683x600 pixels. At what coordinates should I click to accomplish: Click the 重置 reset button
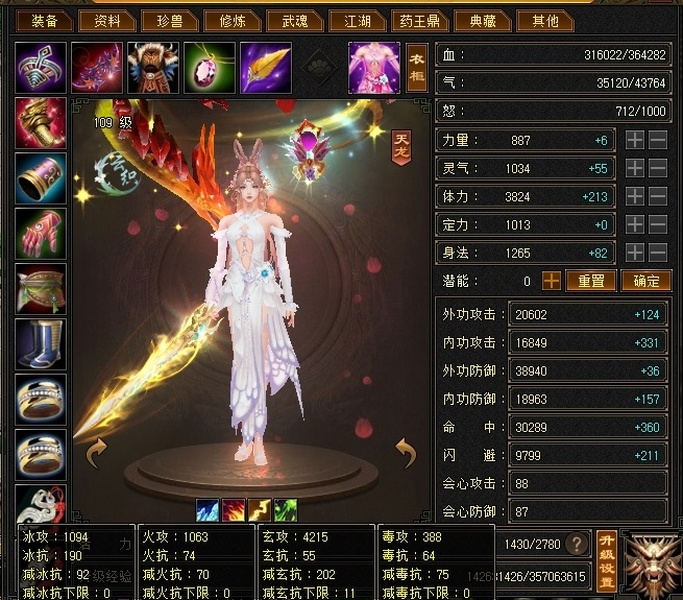[591, 281]
